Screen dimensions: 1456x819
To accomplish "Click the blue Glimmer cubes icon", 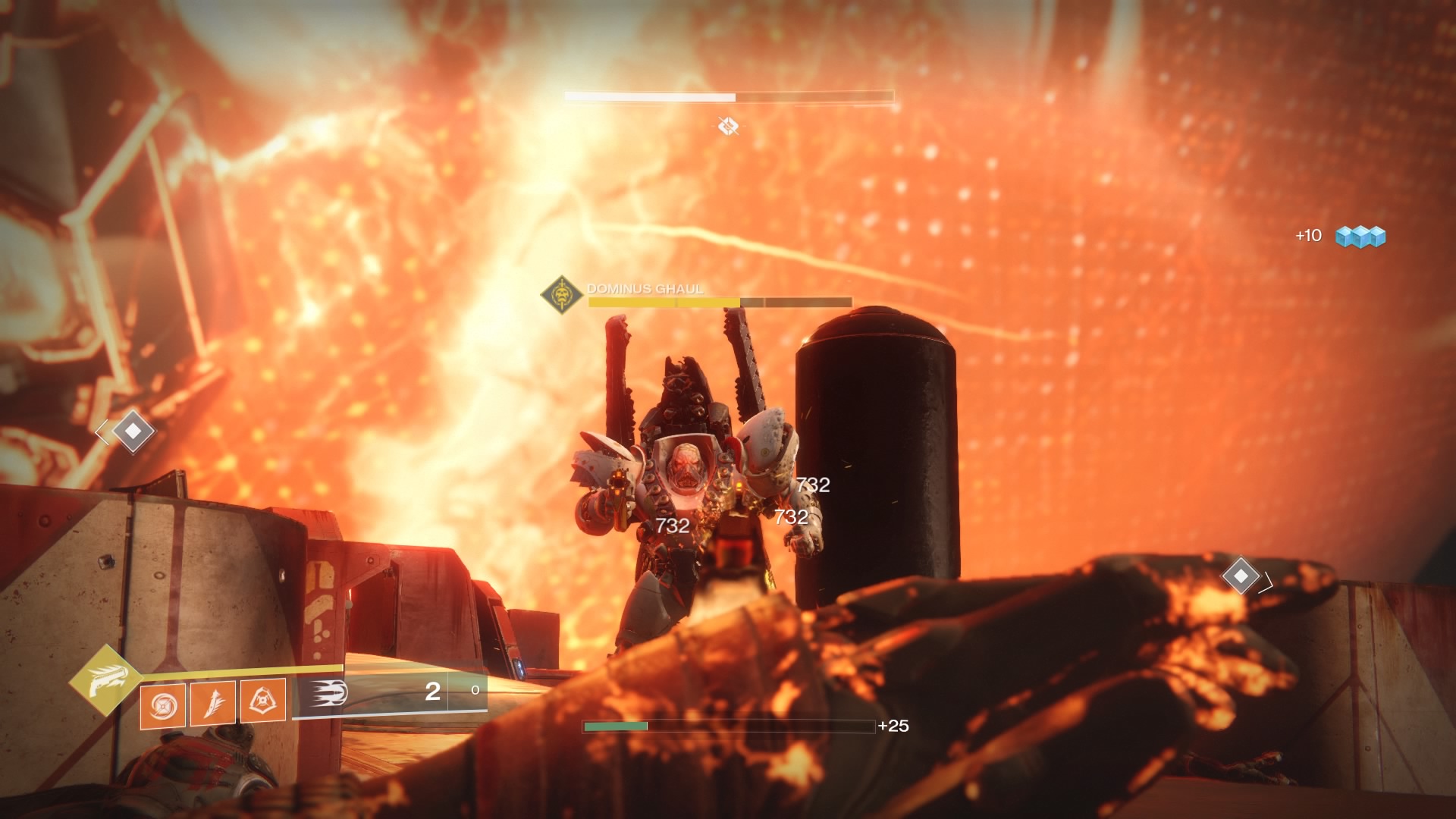I will pyautogui.click(x=1360, y=237).
